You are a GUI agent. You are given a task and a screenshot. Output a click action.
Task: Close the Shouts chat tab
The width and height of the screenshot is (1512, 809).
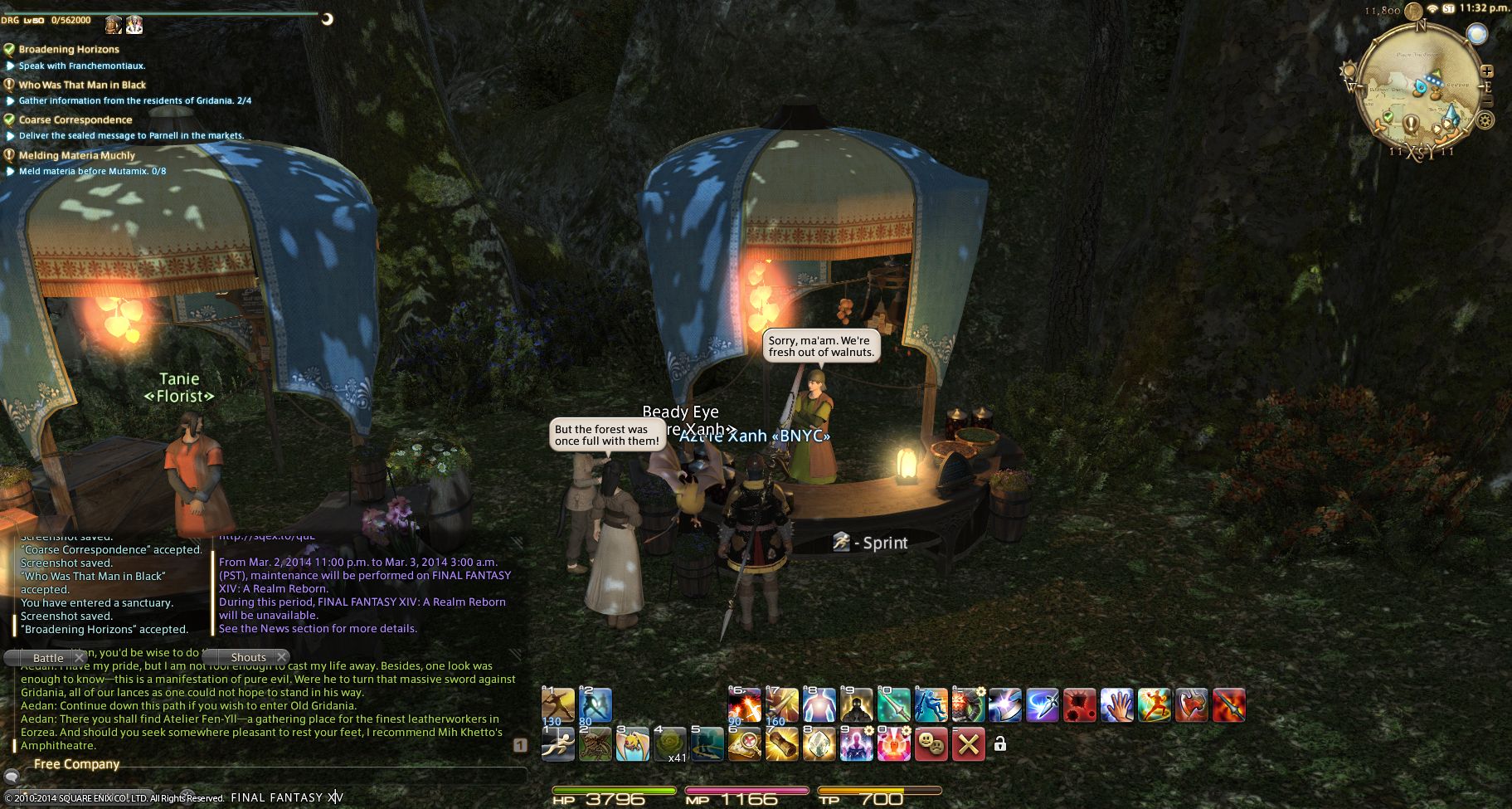281,657
